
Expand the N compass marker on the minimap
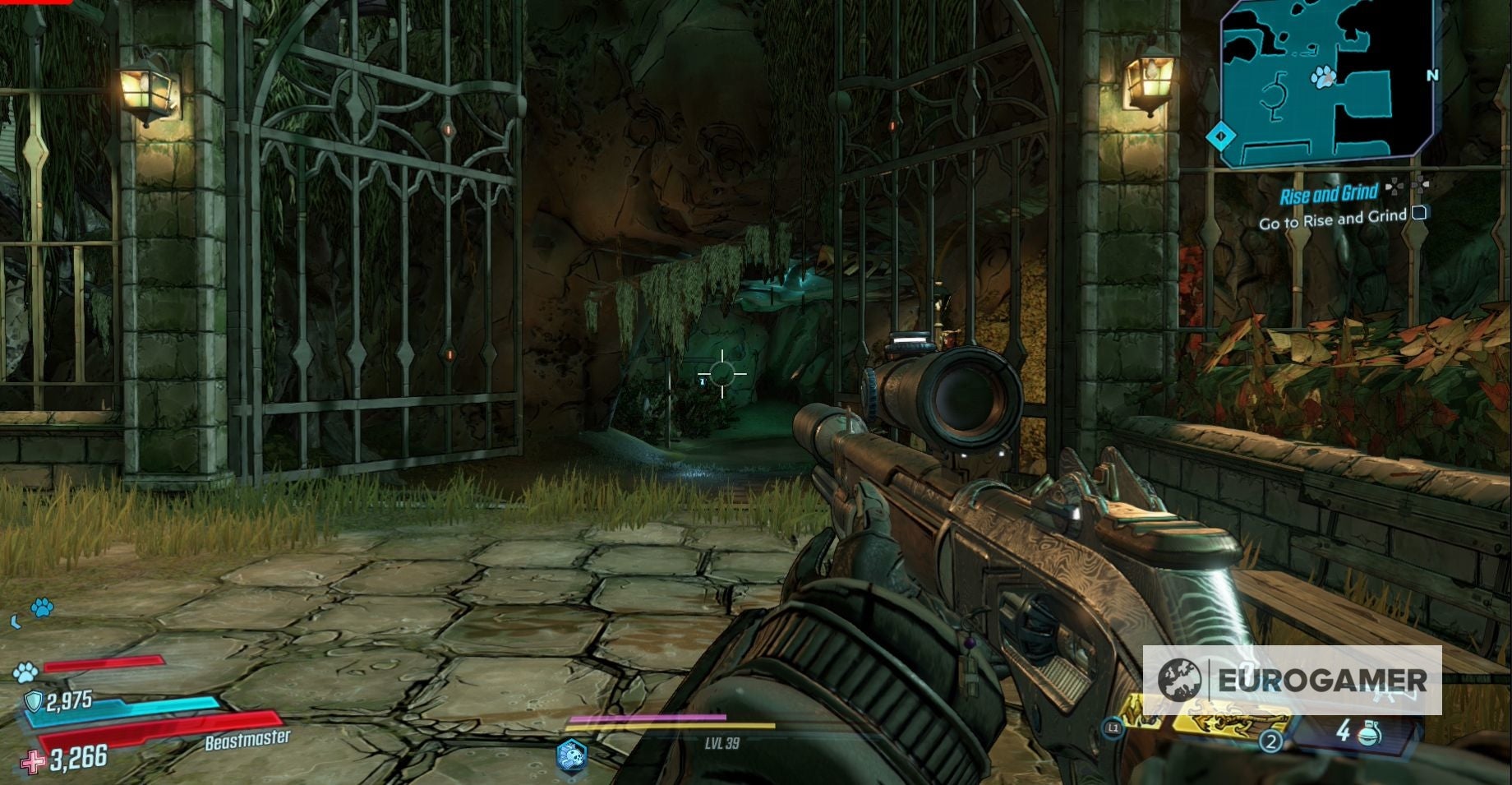tap(1432, 75)
